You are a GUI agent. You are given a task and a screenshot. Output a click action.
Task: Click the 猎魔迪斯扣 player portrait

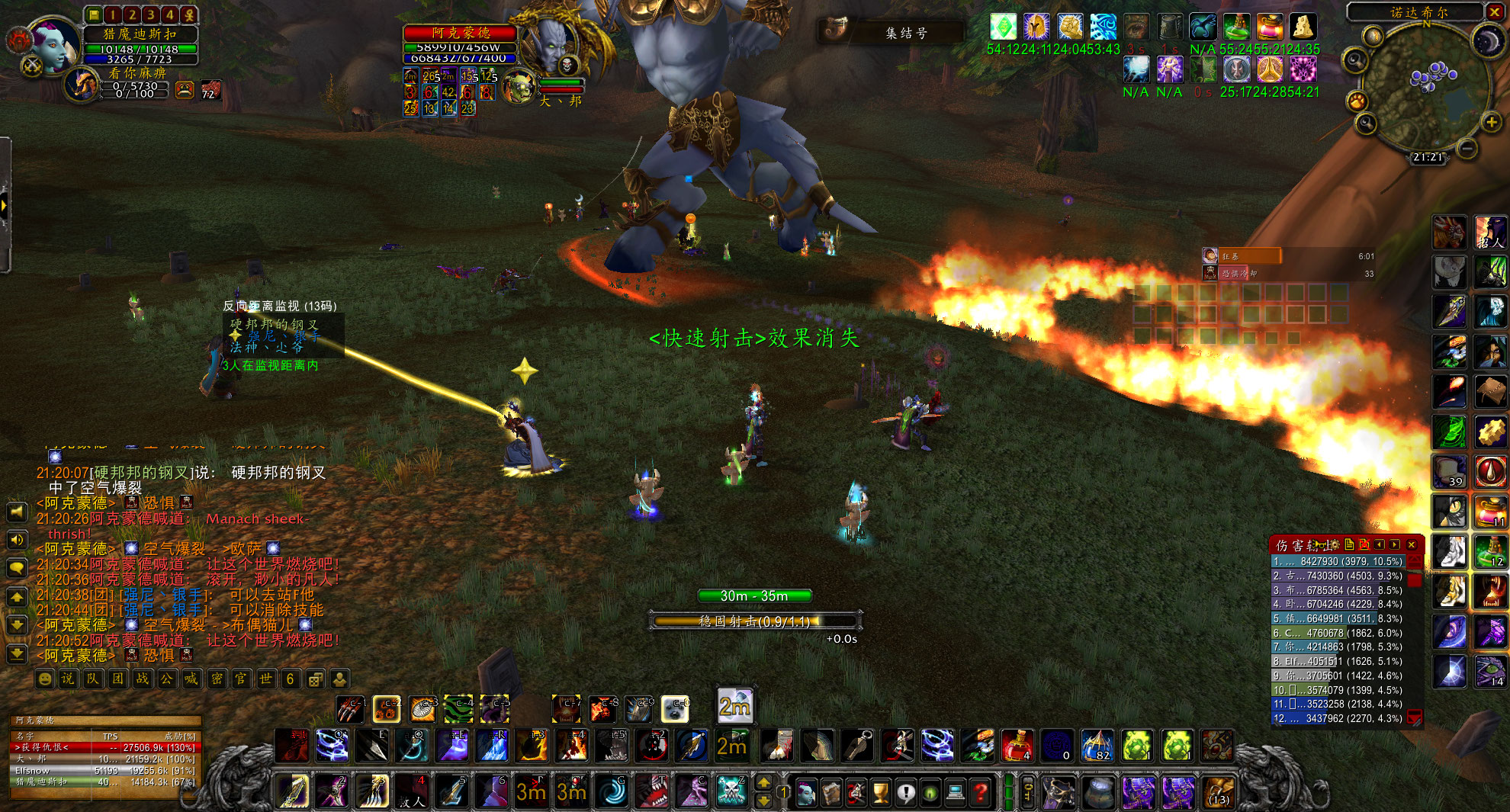tap(53, 46)
